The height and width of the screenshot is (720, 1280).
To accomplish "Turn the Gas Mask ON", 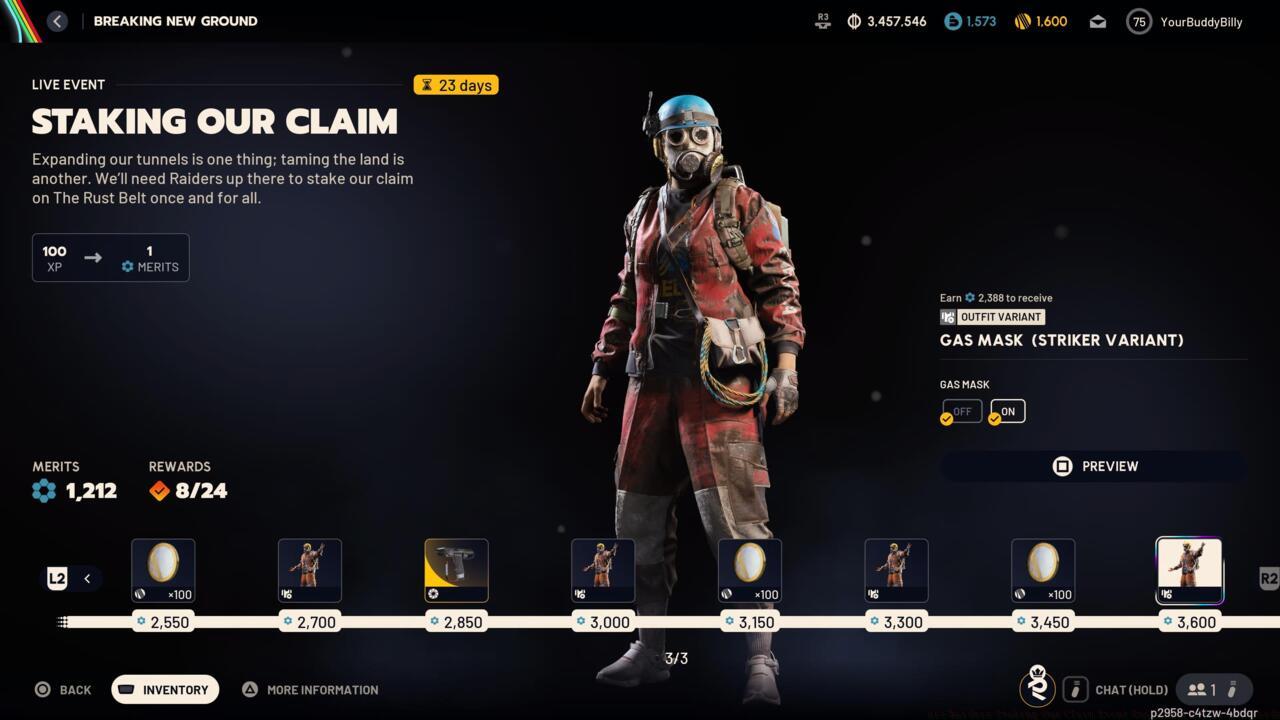I will pyautogui.click(x=1007, y=410).
